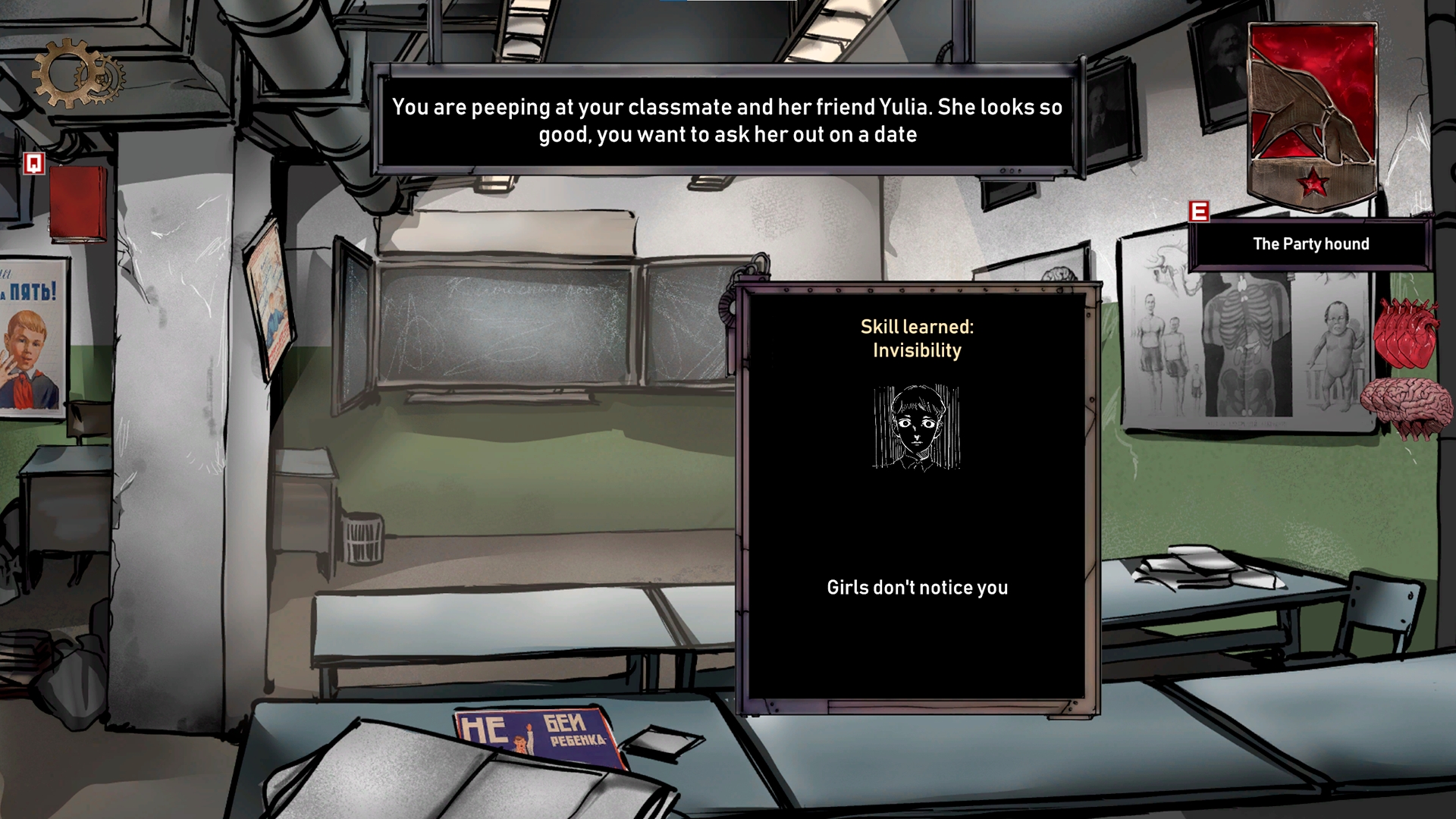The image size is (1456, 819).
Task: Select The Party hound card
Action: (x=1310, y=244)
